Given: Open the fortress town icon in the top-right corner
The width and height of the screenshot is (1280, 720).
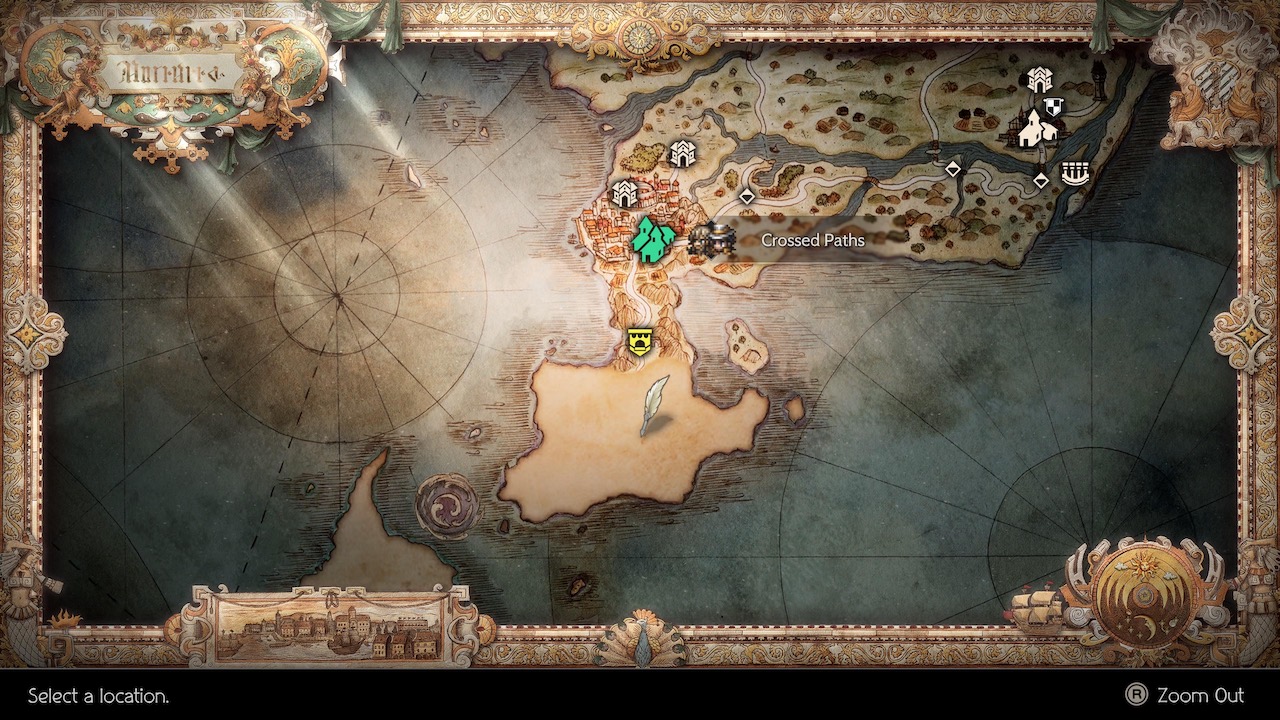Looking at the screenshot, I should (1040, 80).
